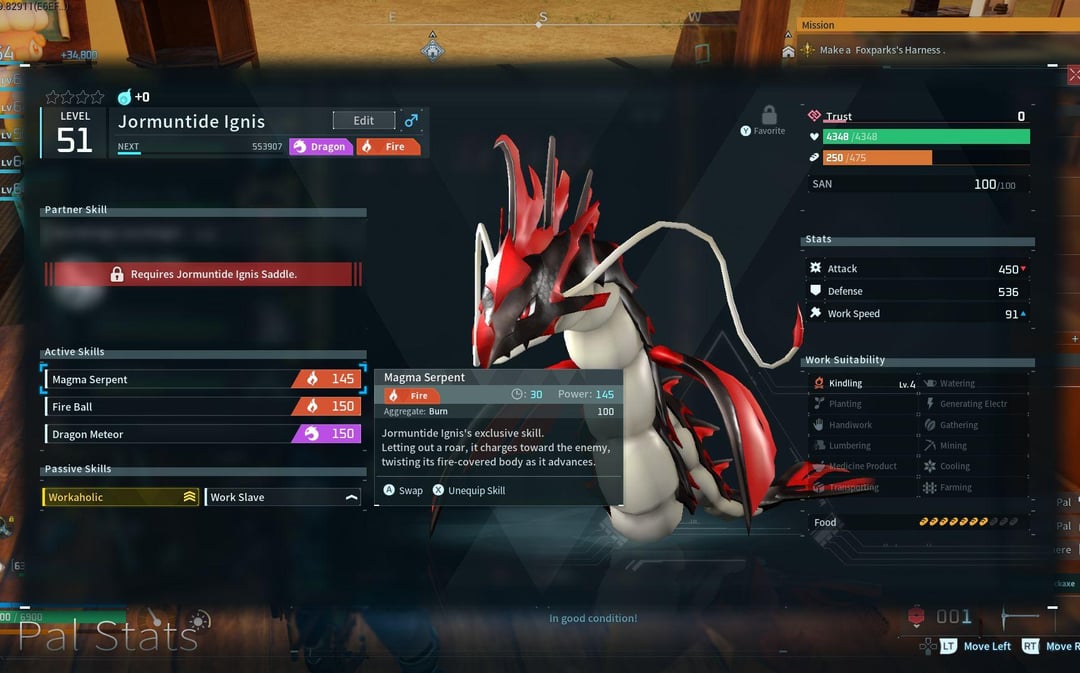Close the pal stats window
The height and width of the screenshot is (673, 1080).
1073,75
